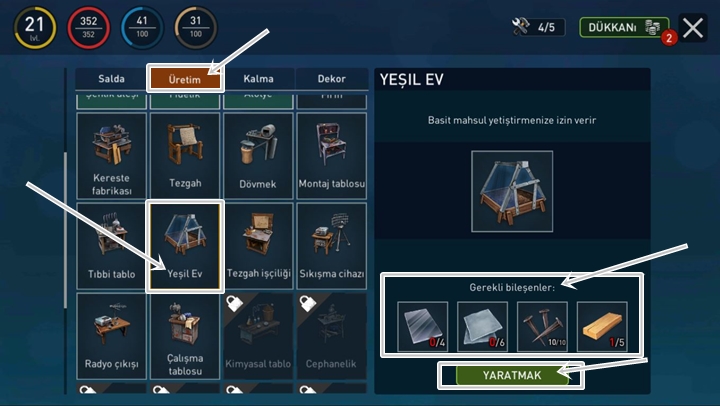Image resolution: width=720 pixels, height=406 pixels.
Task: Open the Üretim tab
Action: (185, 78)
